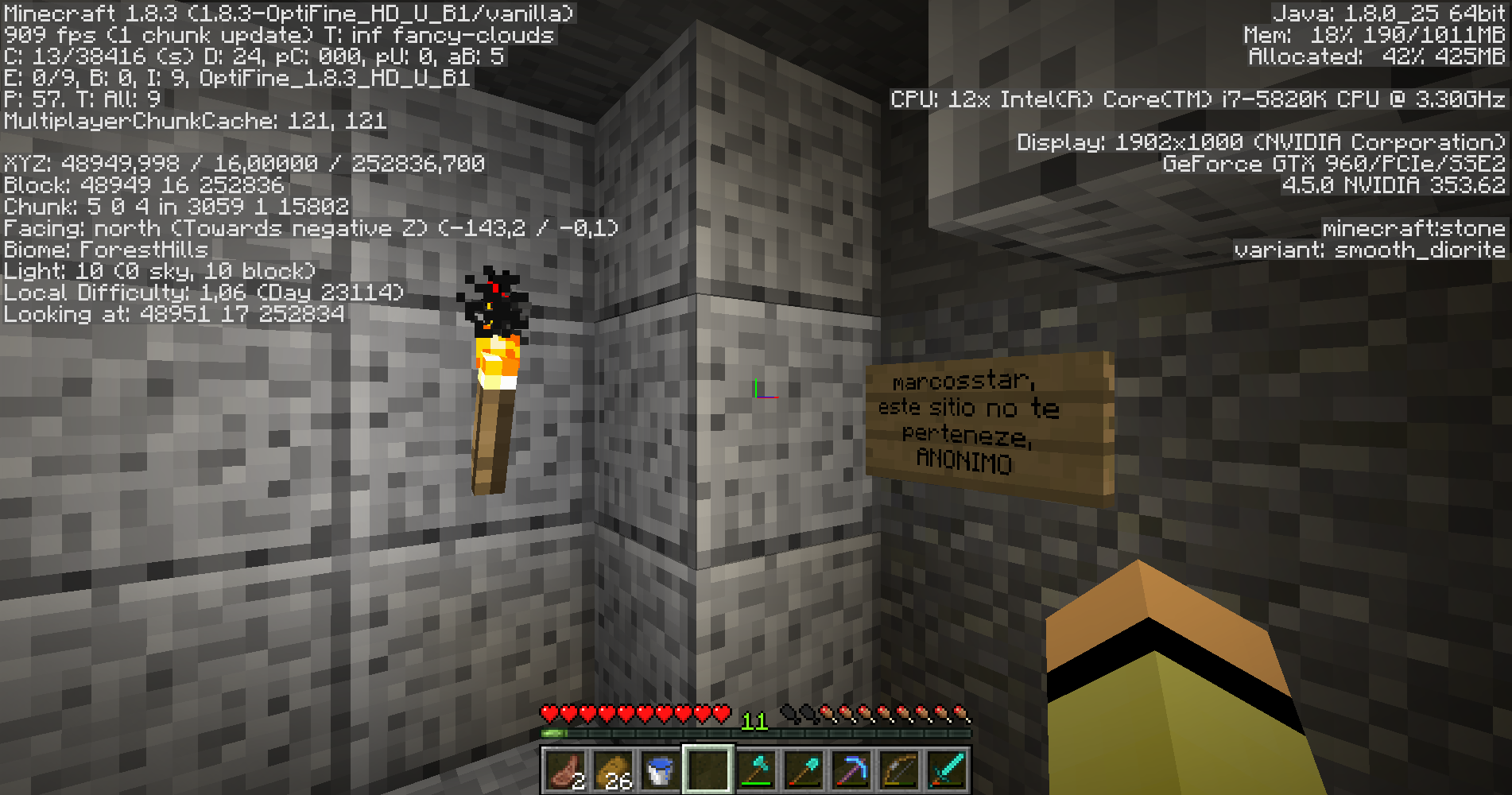Choose the water bucket slot
Image resolution: width=1512 pixels, height=795 pixels.
pos(660,770)
